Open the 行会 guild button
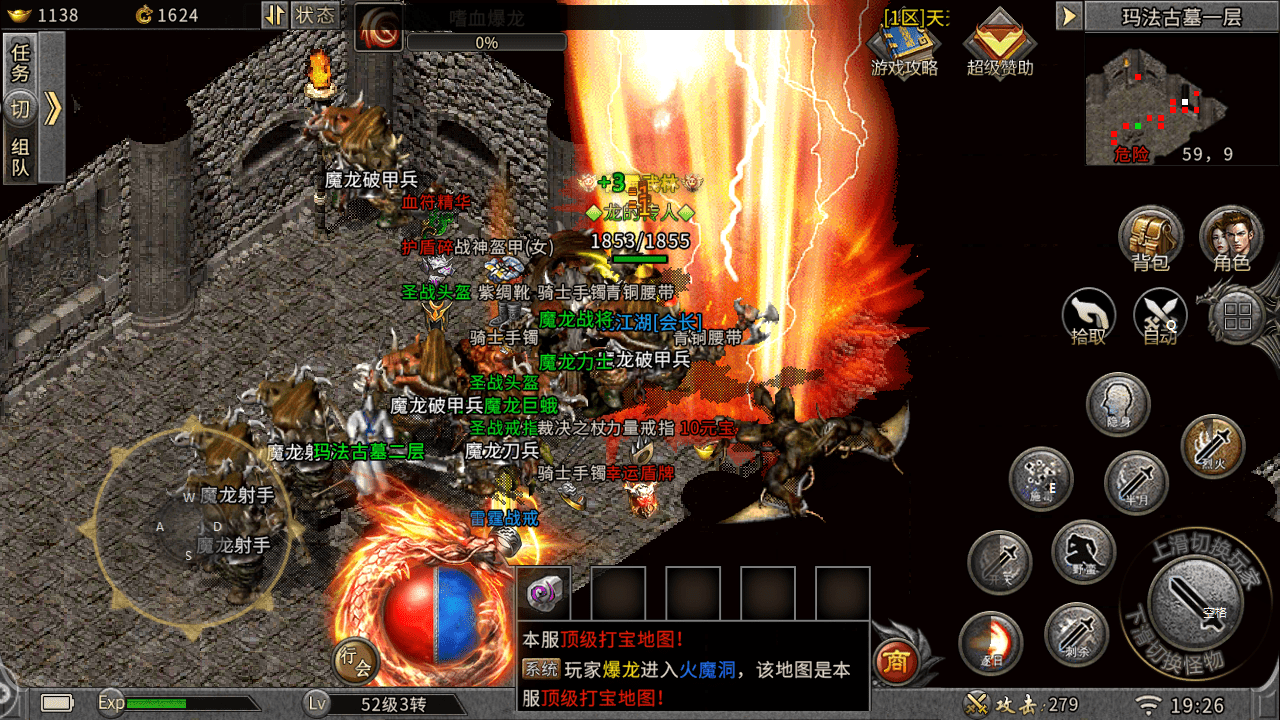Screen dimensions: 1280x720 (355, 660)
